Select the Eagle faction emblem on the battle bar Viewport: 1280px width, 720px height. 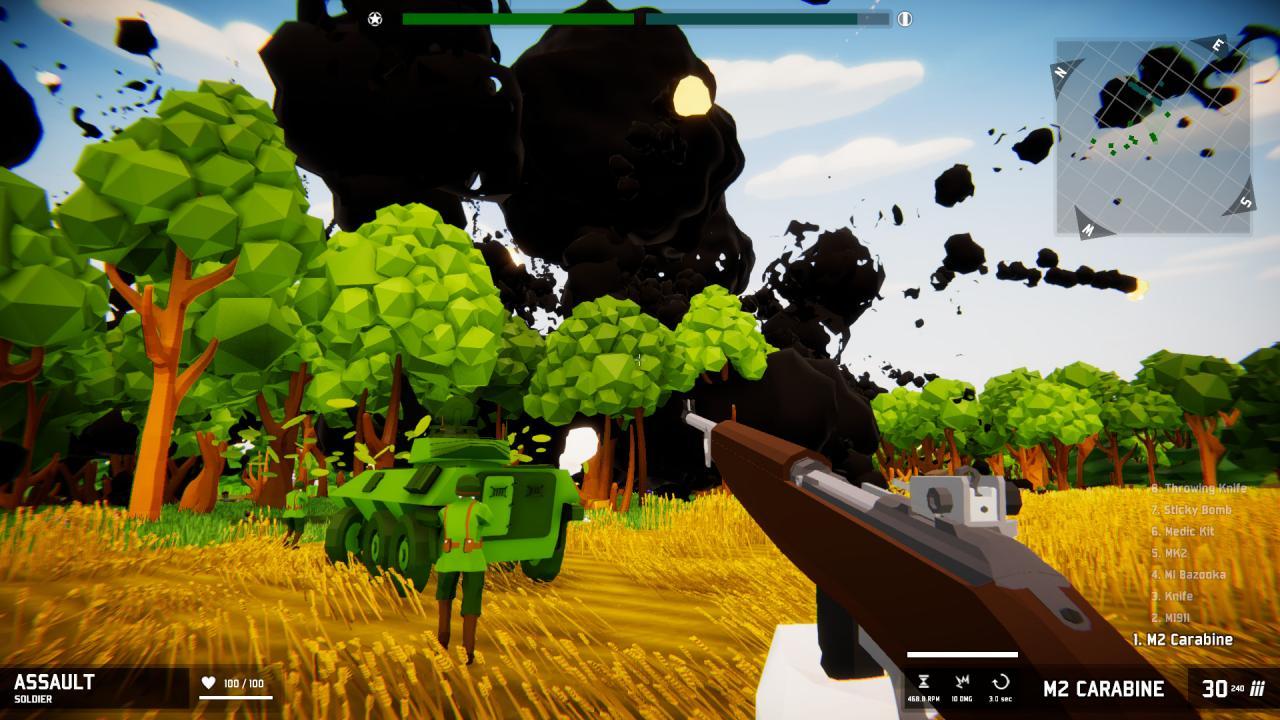point(905,17)
